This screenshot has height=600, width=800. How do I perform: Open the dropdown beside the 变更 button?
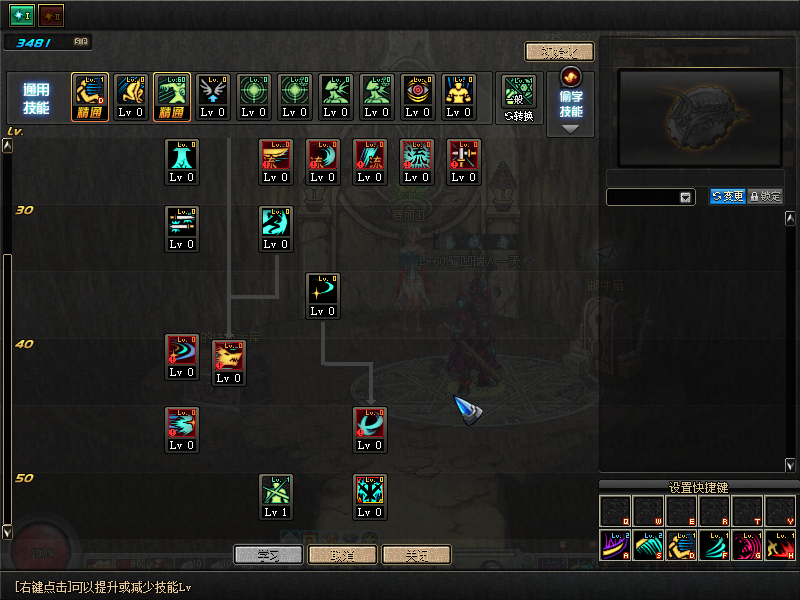pyautogui.click(x=686, y=198)
